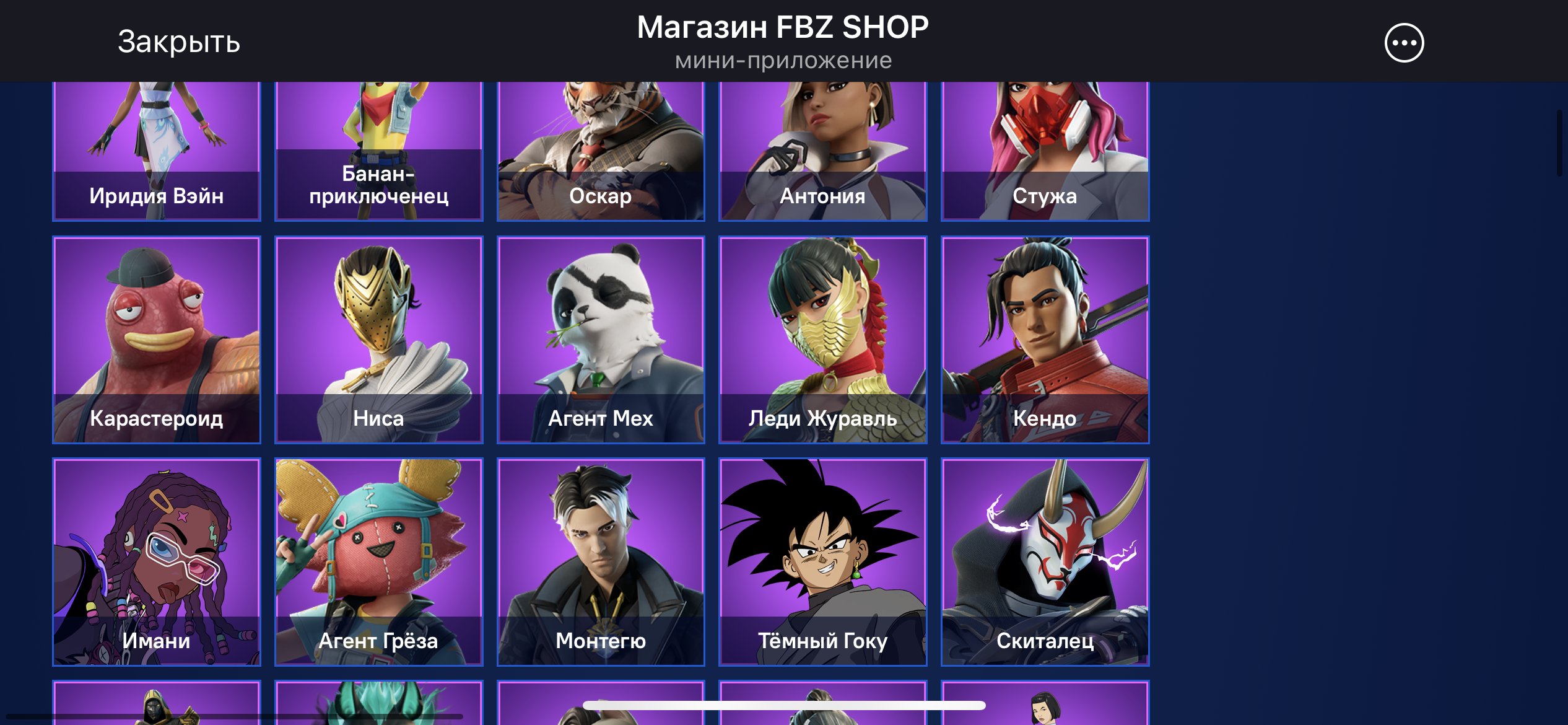Open the Монтегю character card
Viewport: 1568px width, 725px height.
coord(601,562)
